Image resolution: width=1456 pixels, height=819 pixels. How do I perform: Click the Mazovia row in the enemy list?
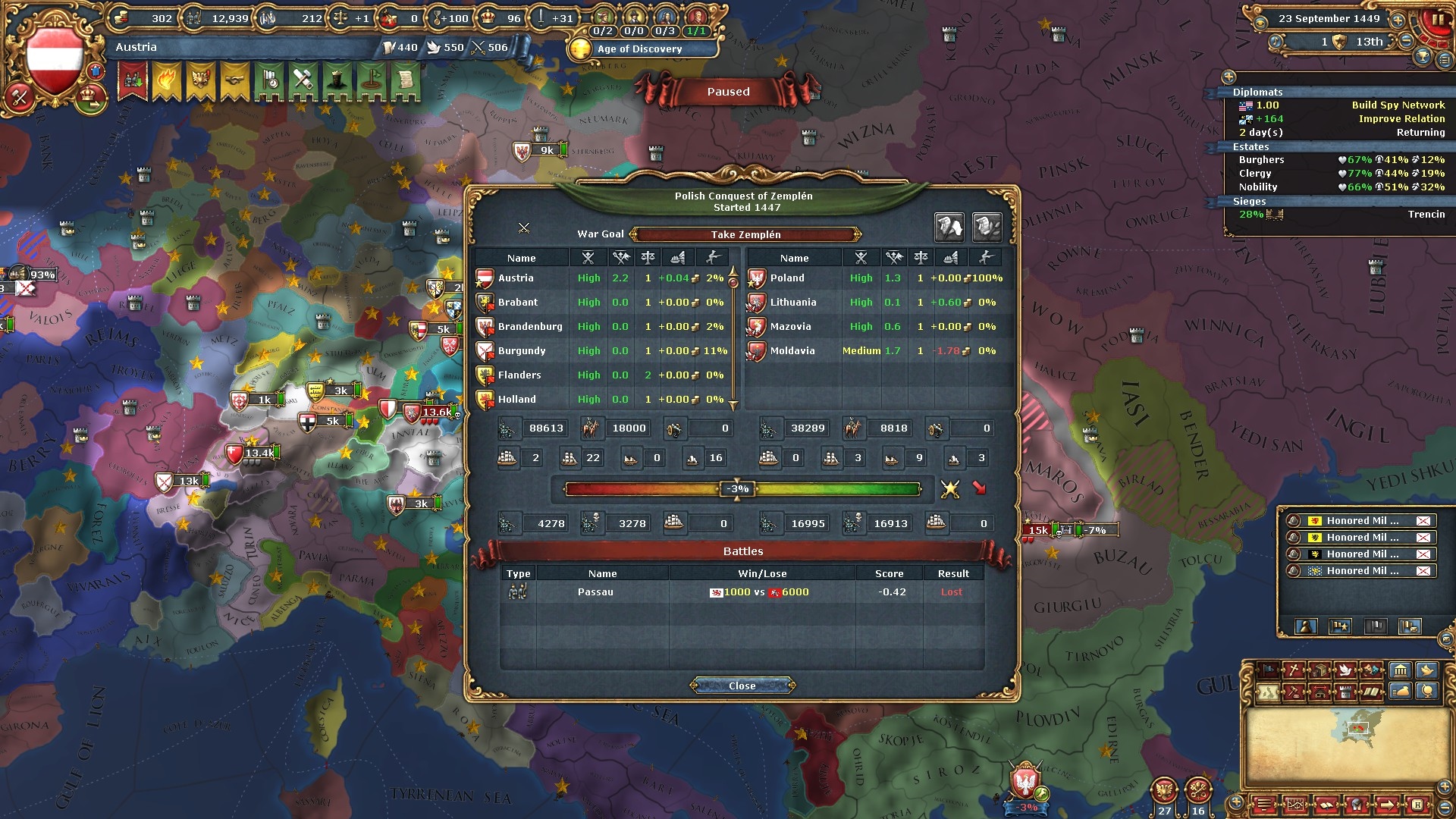point(790,327)
